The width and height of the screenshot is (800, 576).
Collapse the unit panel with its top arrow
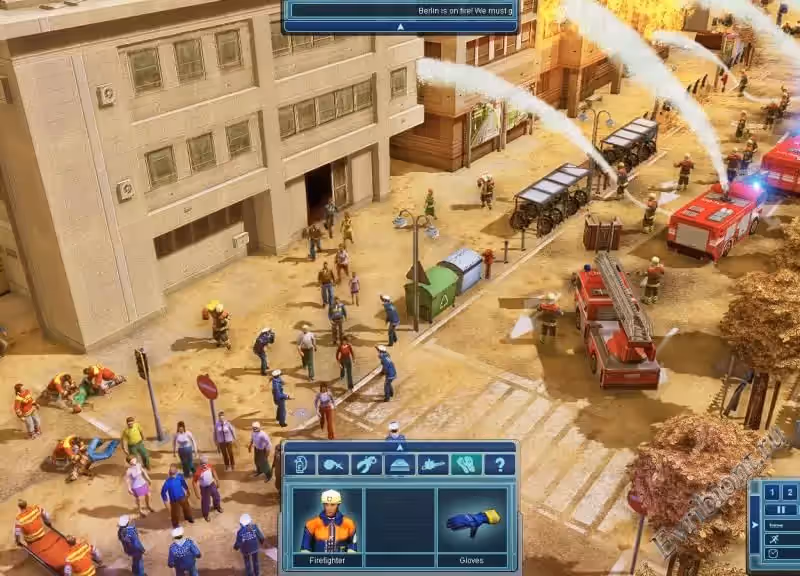pyautogui.click(x=400, y=445)
